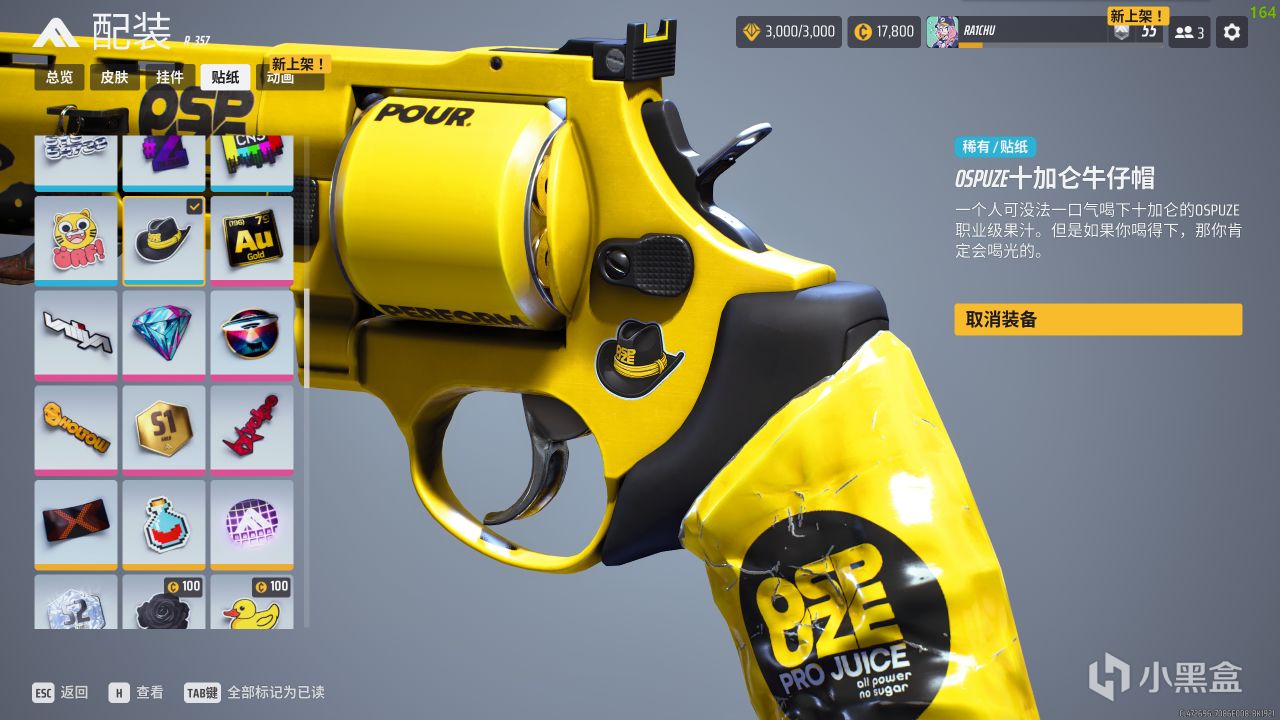Open the settings gear icon
Viewport: 1280px width, 720px height.
pos(1232,32)
